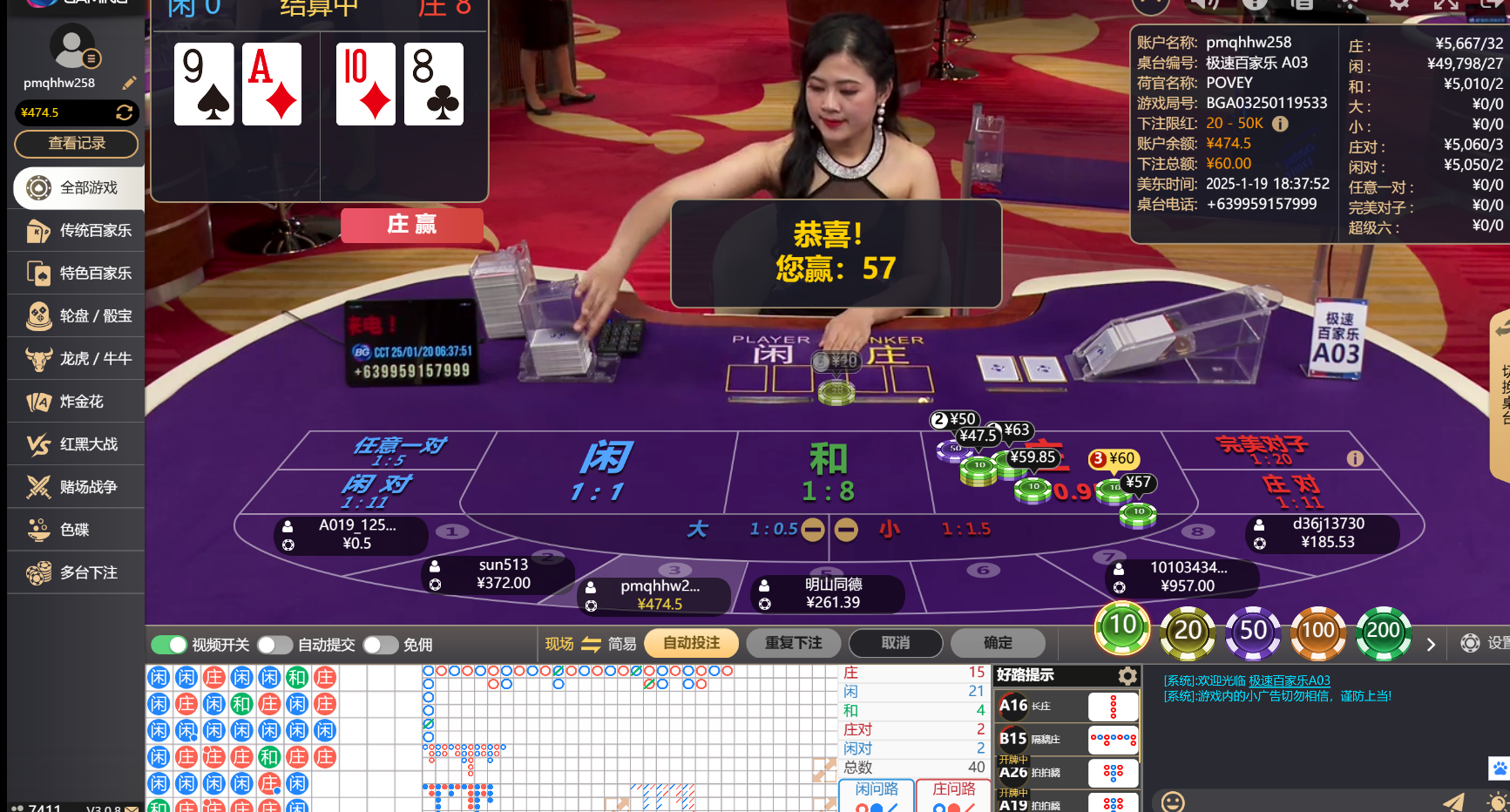Viewport: 1510px width, 812px height.
Task: Open 特色百家乐 category
Action: pos(77,274)
